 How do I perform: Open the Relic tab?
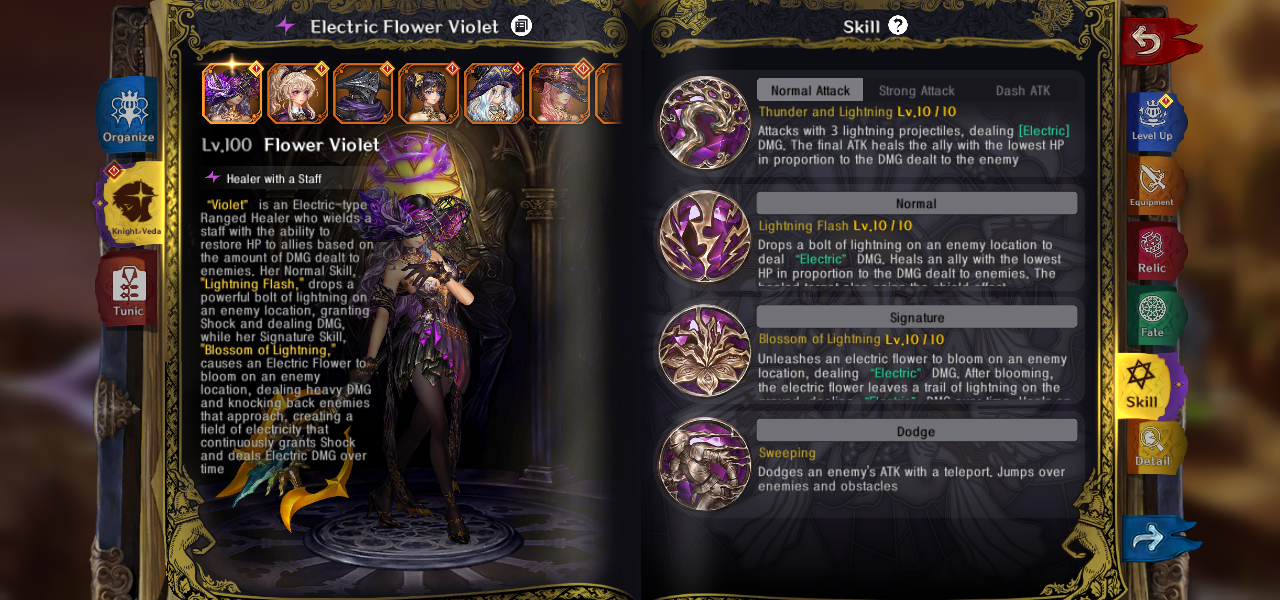1153,251
